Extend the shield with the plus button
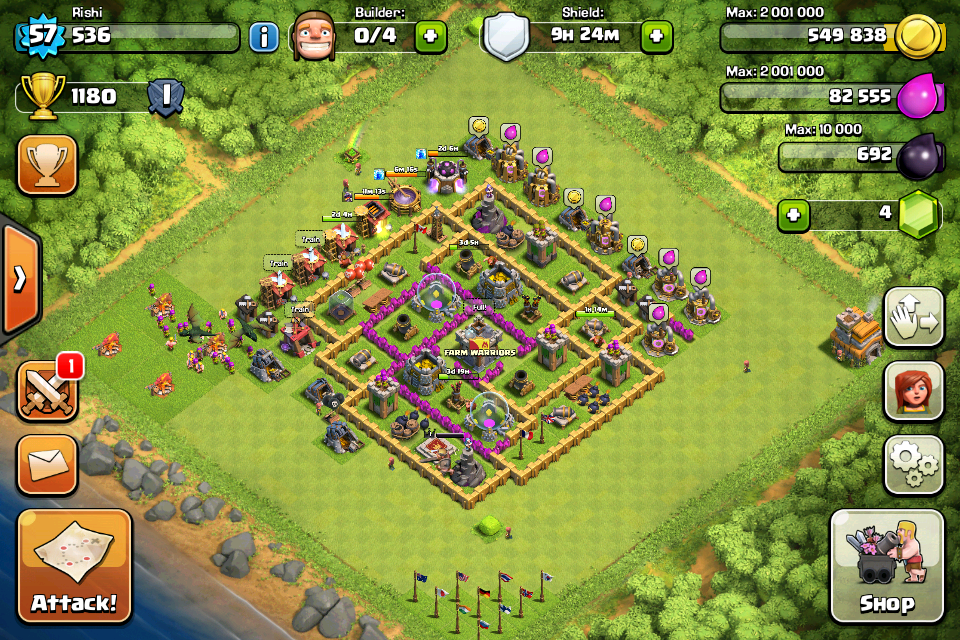Screen dimensions: 960x640 [657, 38]
